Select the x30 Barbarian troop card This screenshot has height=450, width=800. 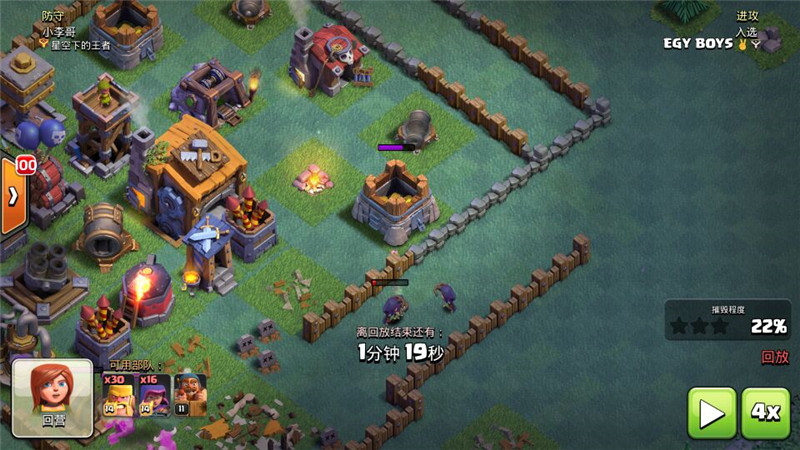tap(116, 396)
